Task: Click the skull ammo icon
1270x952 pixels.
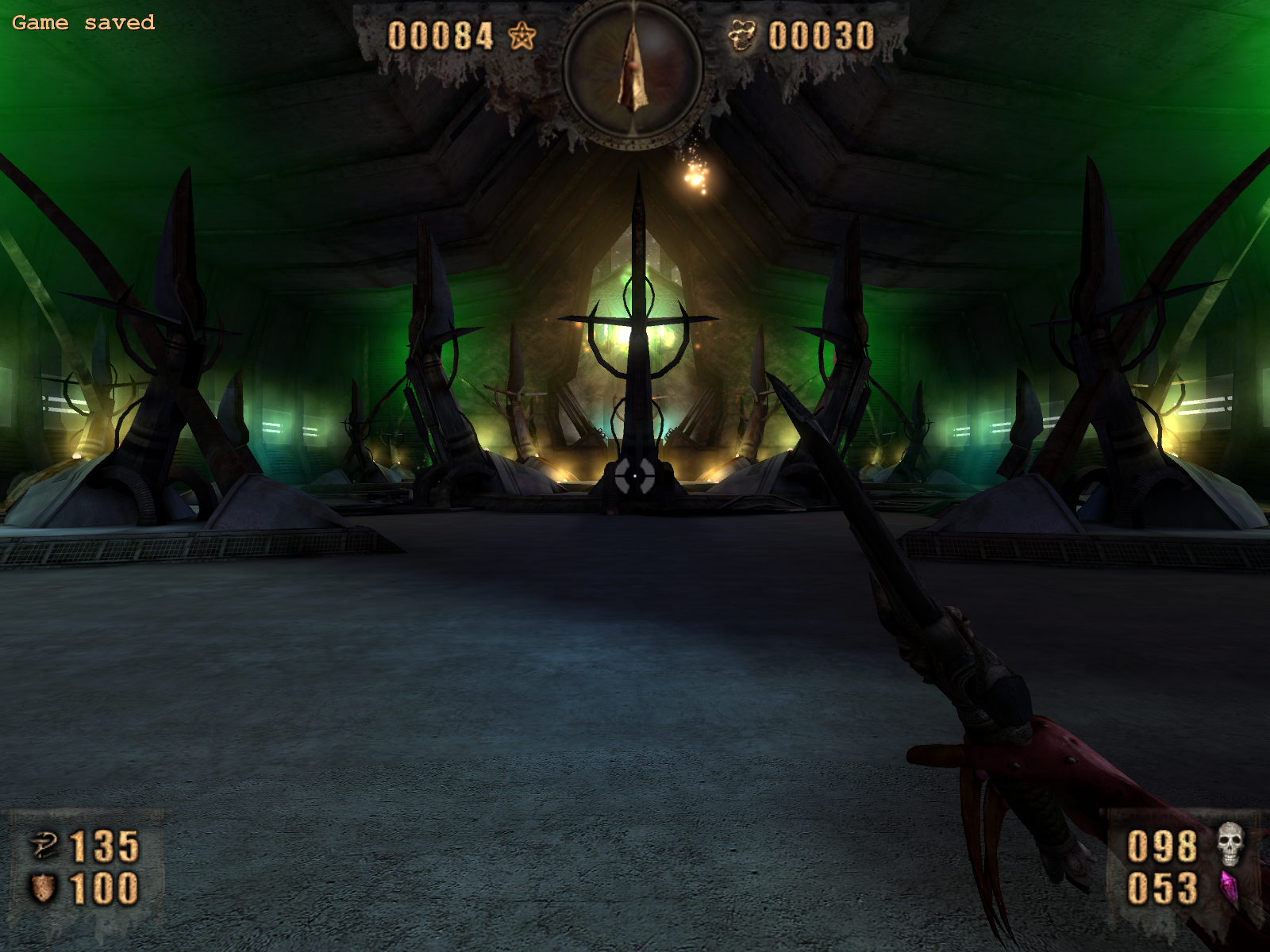Action: tap(1230, 844)
